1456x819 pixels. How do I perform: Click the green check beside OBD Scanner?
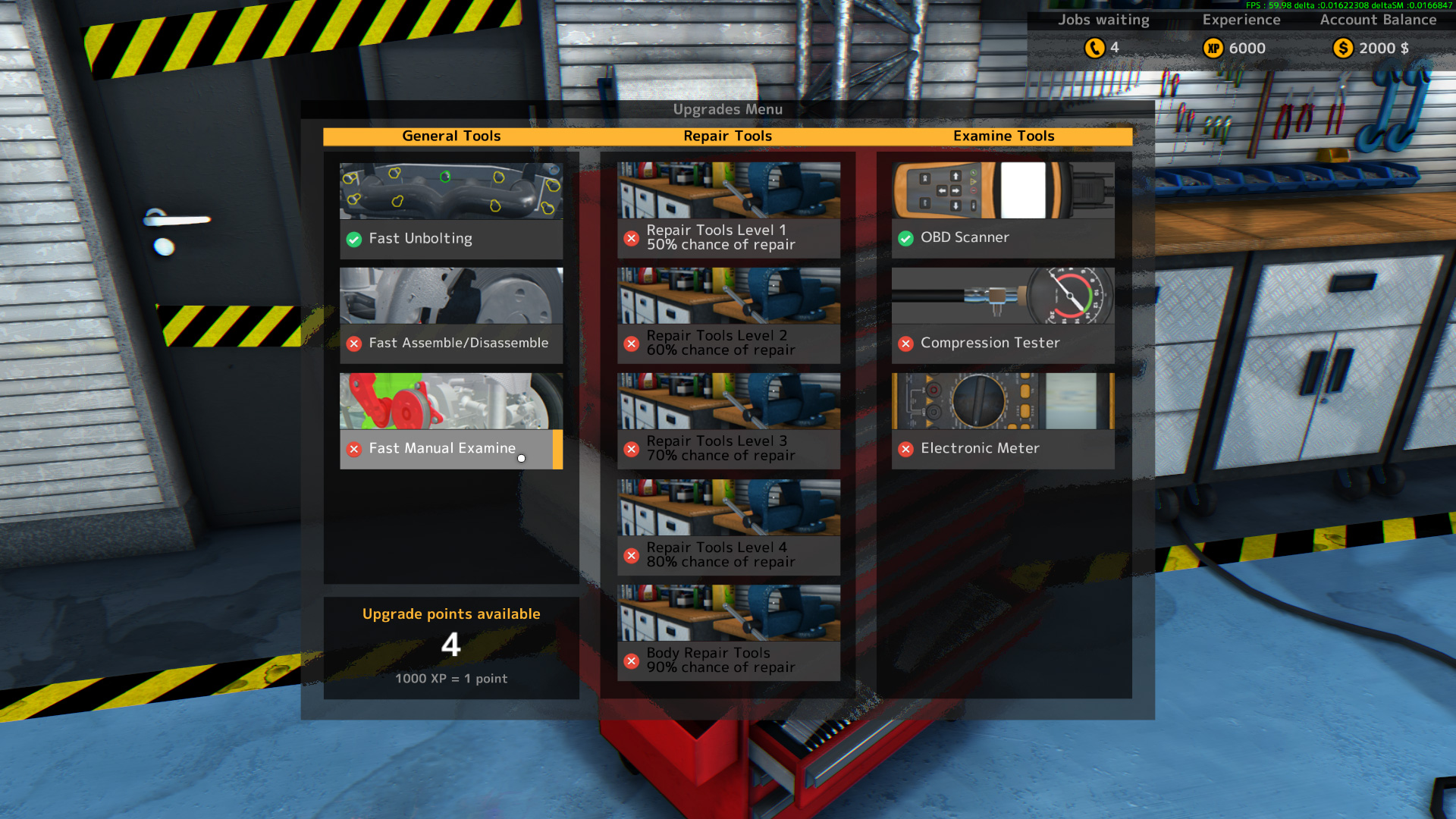(906, 238)
